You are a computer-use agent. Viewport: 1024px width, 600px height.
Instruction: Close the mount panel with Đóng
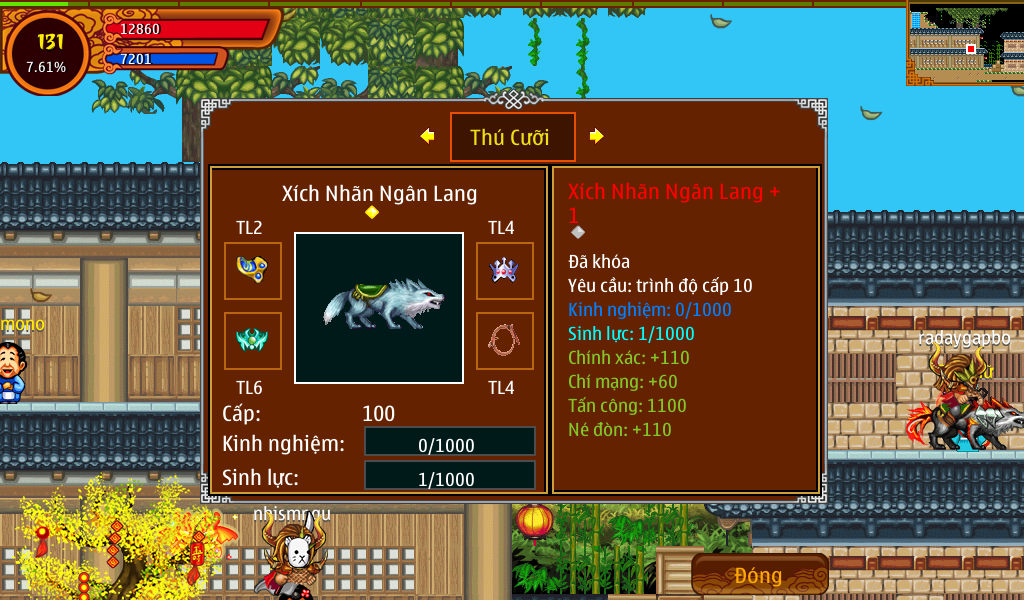[x=759, y=575]
